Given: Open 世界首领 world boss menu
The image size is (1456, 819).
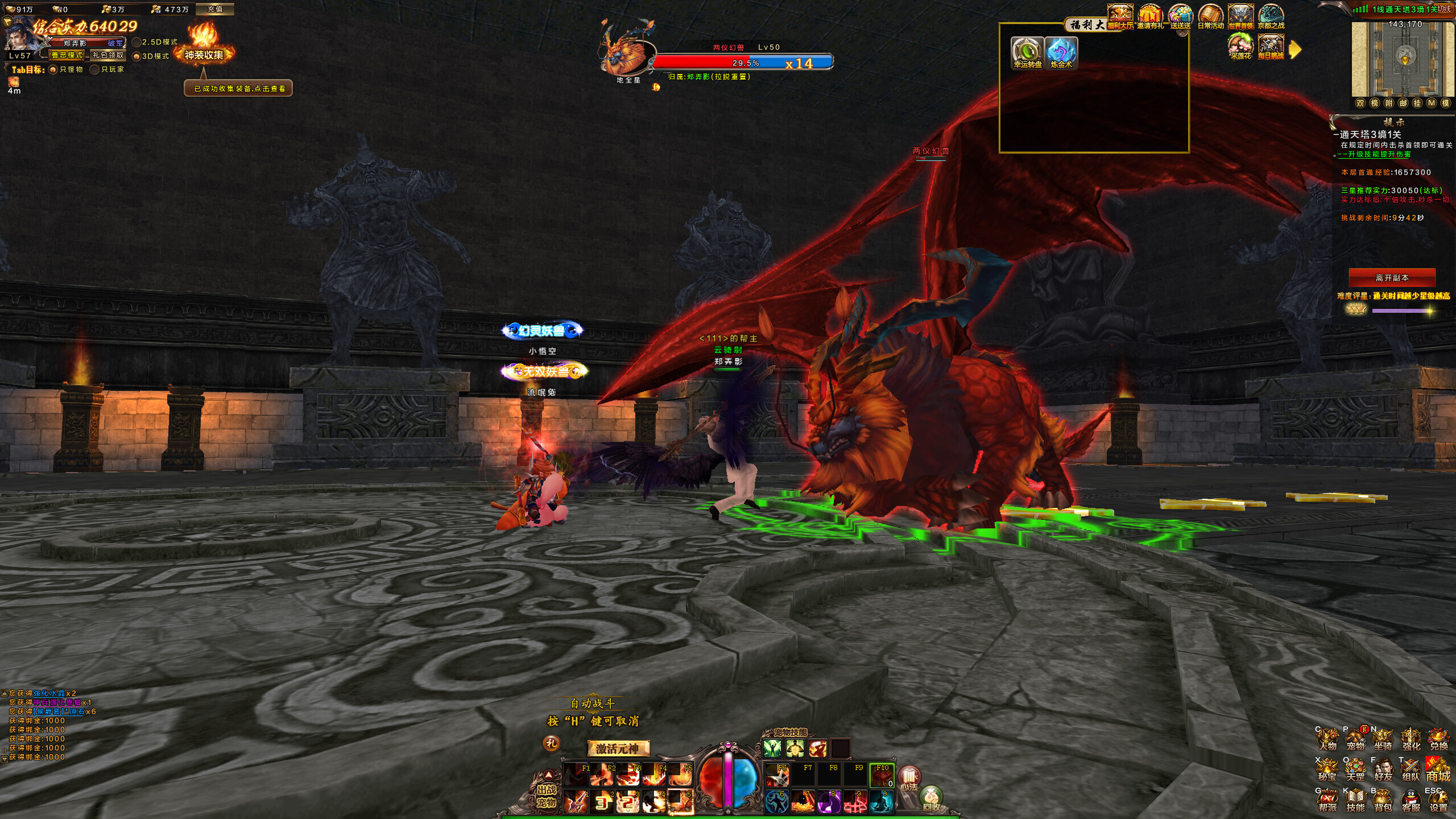Looking at the screenshot, I should (x=1240, y=16).
